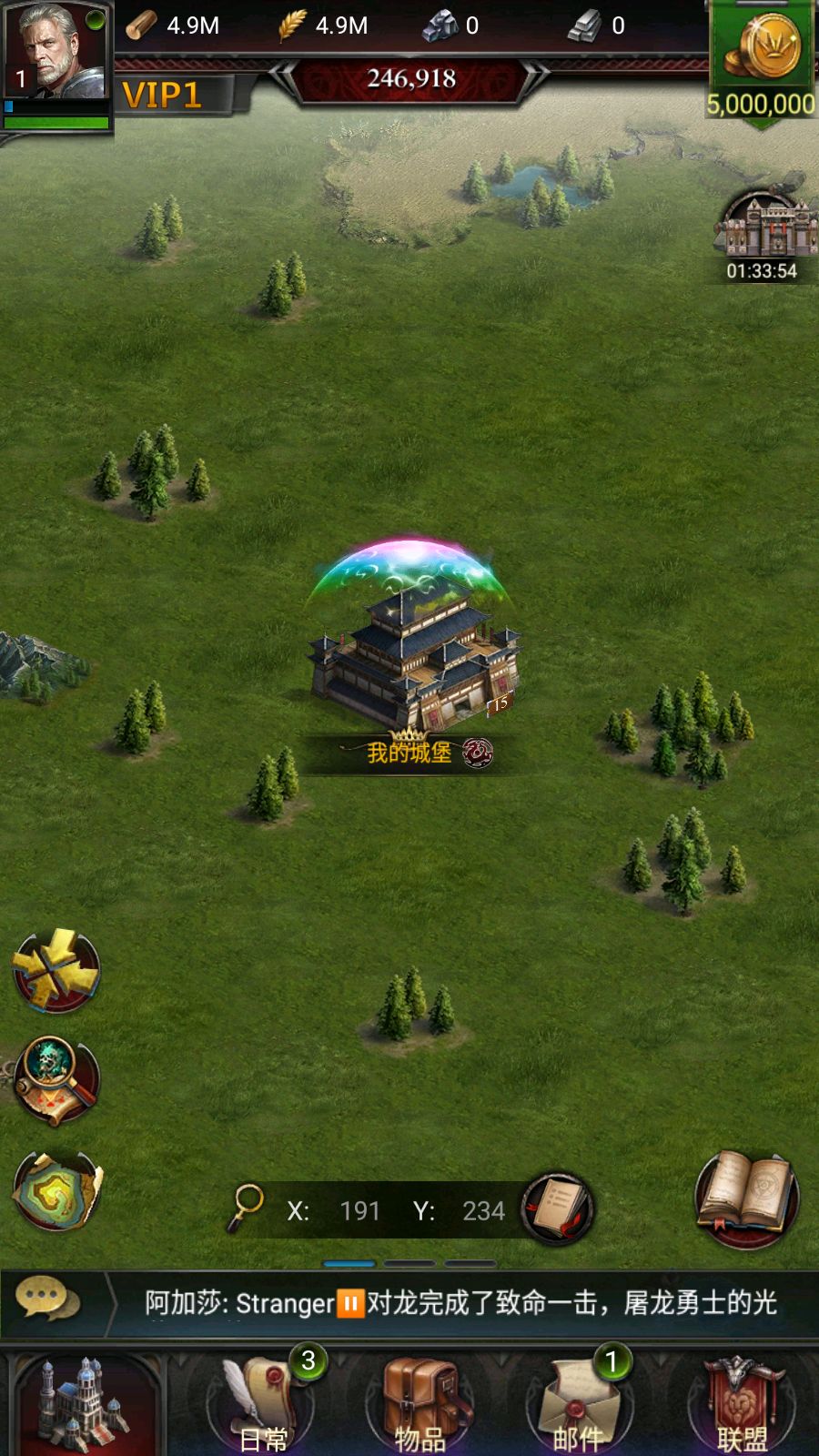Open the 联盟 alliance menu
Screen dimensions: 819x1456
(x=743, y=1403)
